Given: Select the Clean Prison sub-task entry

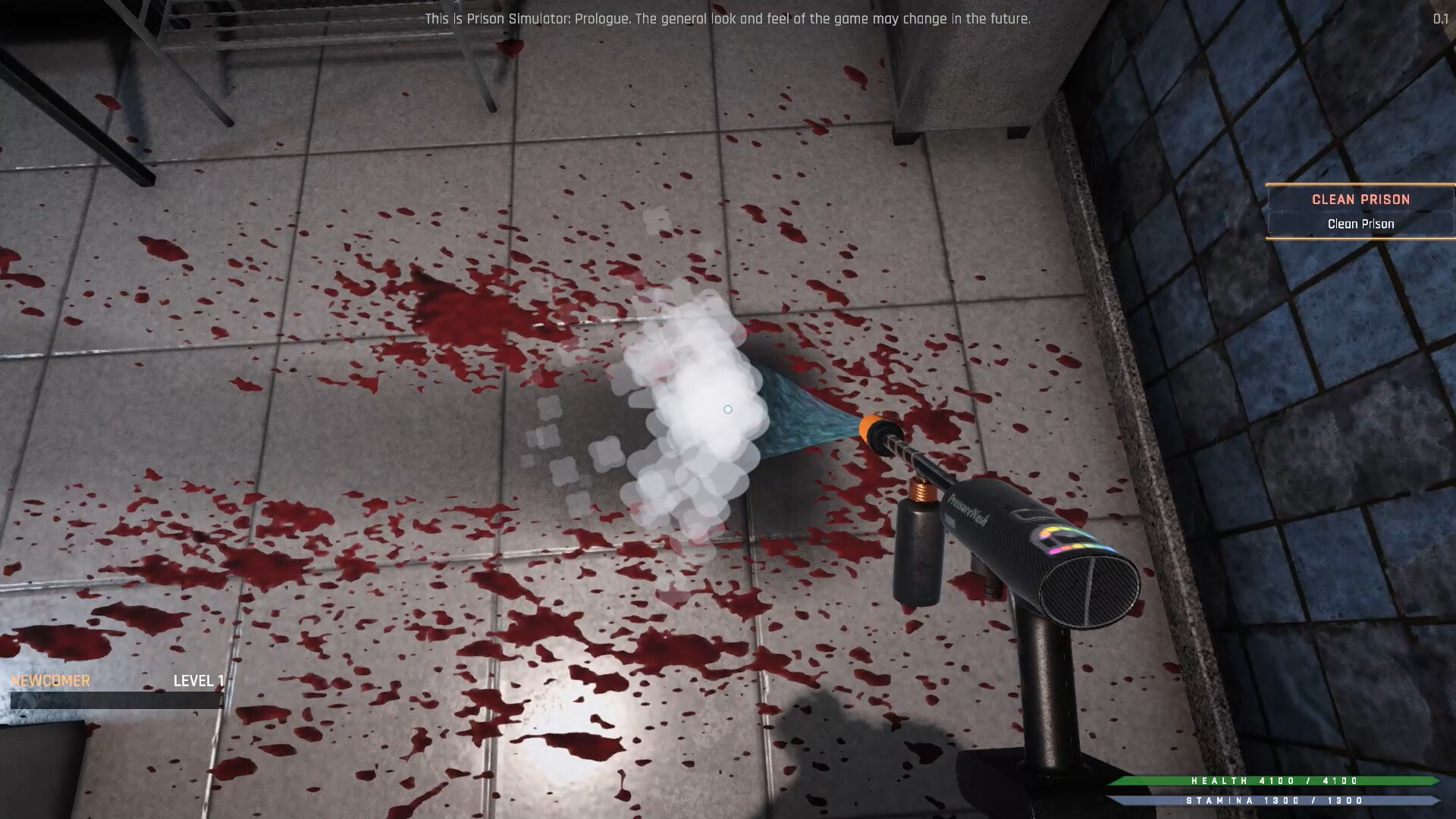Looking at the screenshot, I should 1360,224.
